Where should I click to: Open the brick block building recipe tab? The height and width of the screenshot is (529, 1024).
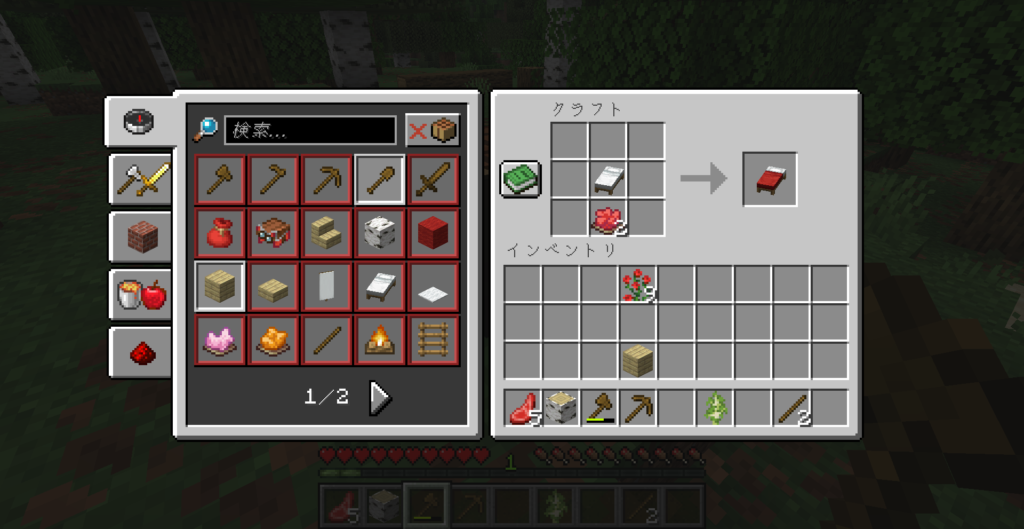141,237
